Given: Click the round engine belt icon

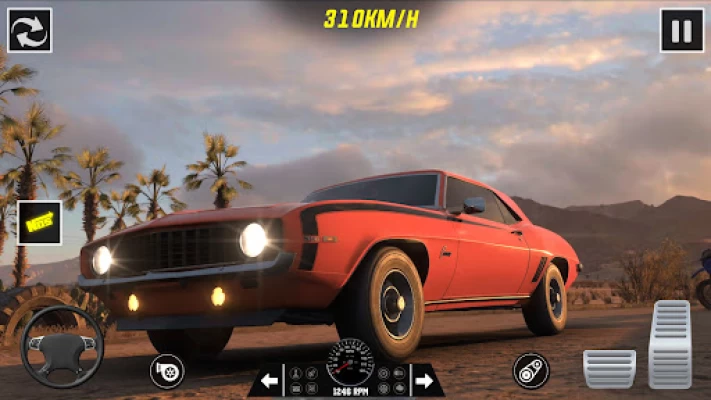Looking at the screenshot, I should coord(531,371).
